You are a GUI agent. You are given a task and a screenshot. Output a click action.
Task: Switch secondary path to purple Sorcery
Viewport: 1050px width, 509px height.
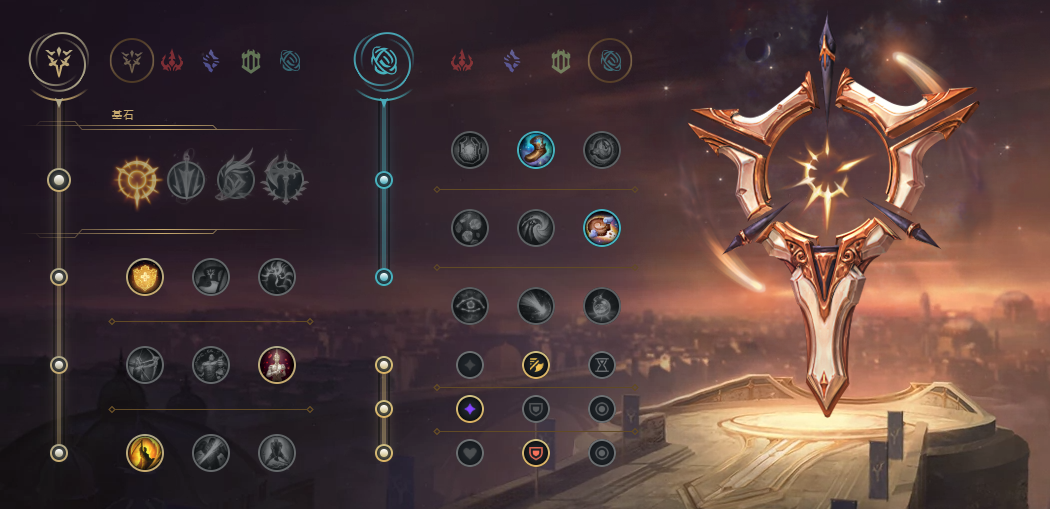(512, 61)
